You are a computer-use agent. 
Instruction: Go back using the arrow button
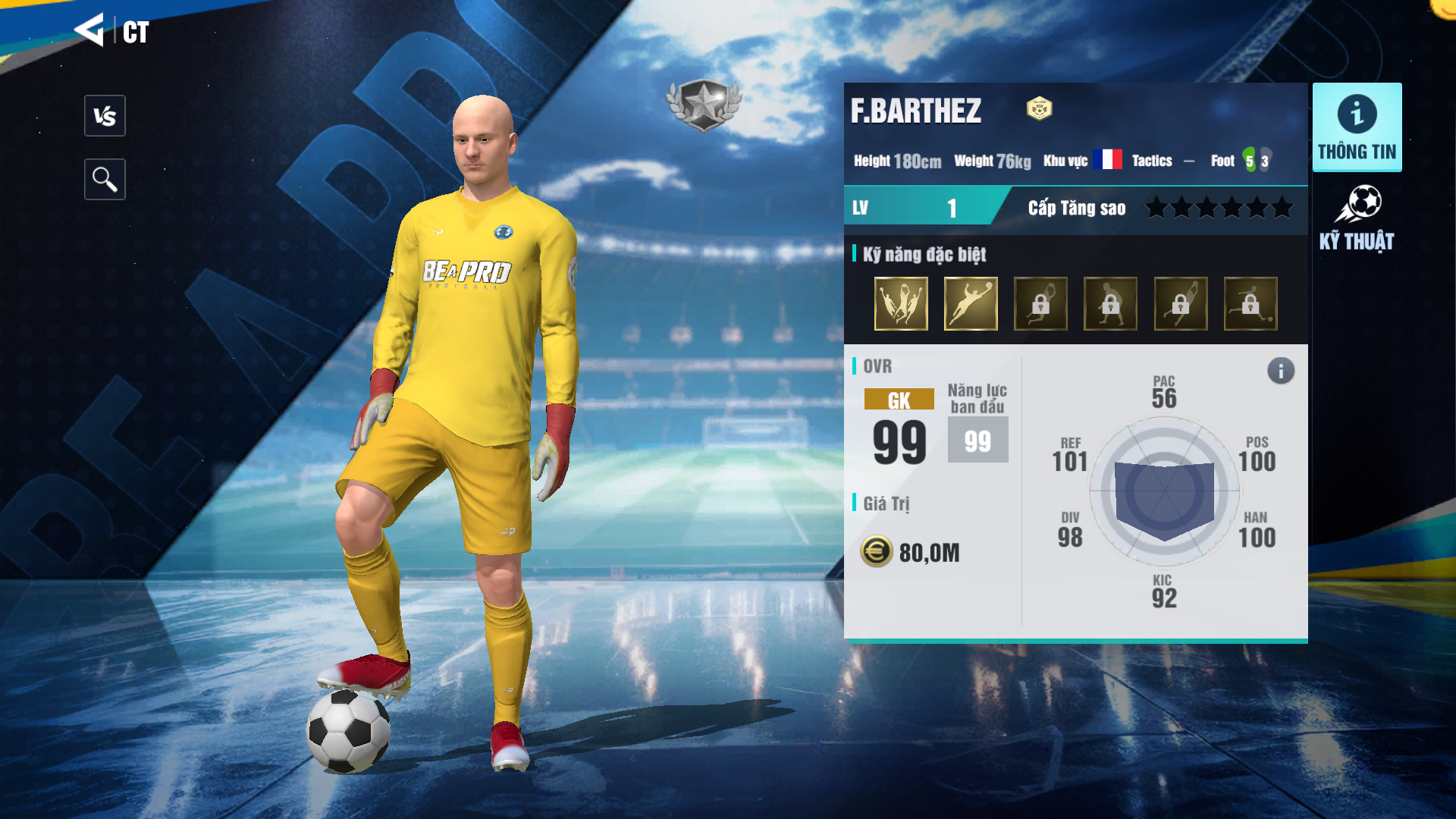[x=89, y=30]
